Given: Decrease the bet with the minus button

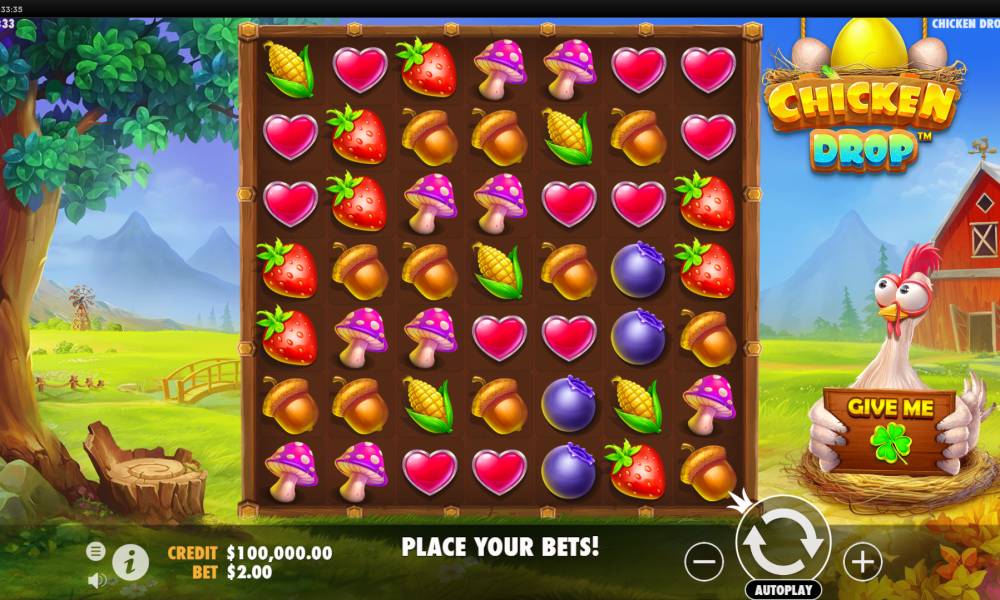Looking at the screenshot, I should [x=704, y=561].
